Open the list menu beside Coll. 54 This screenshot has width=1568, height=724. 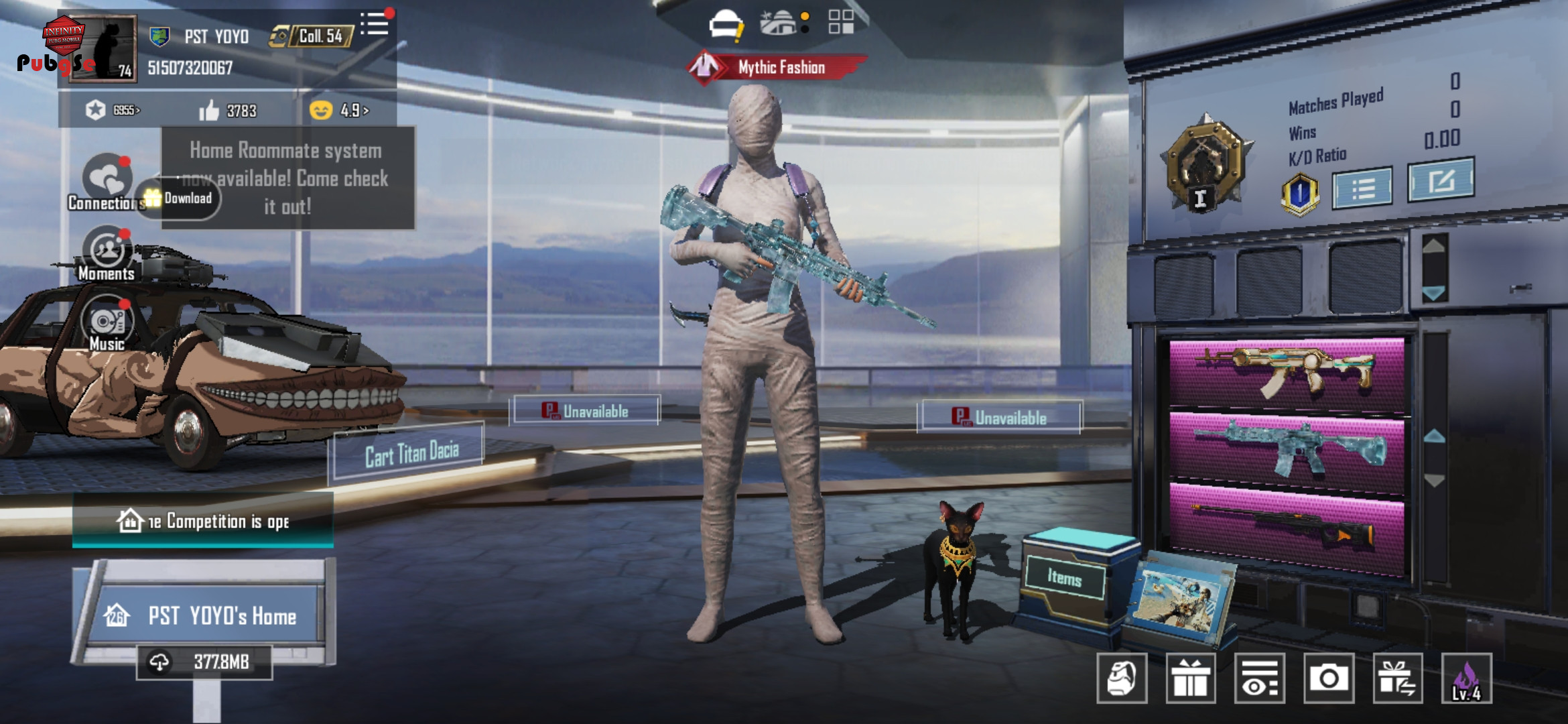coord(375,25)
